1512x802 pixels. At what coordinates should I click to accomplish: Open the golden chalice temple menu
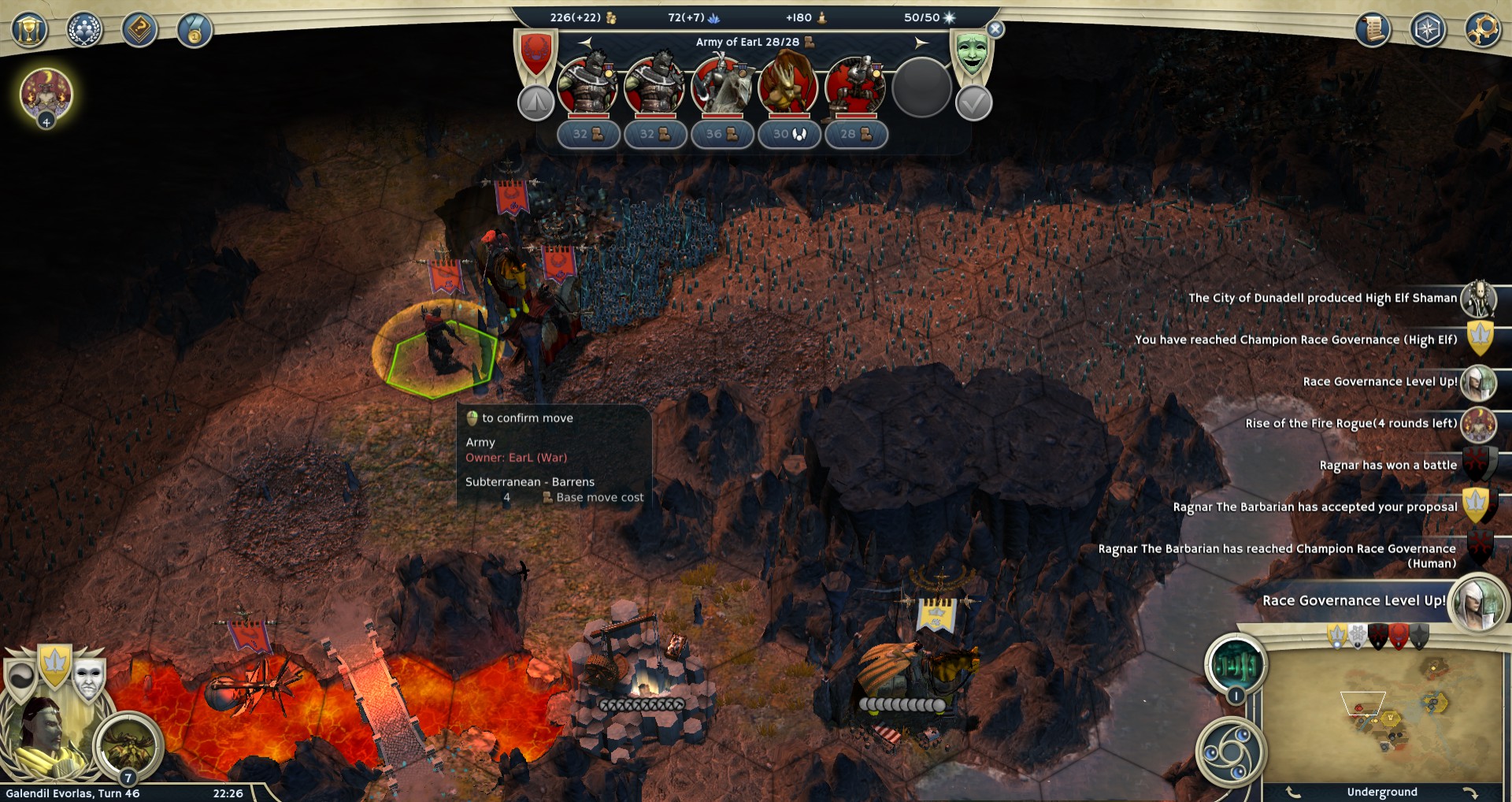coord(29,31)
